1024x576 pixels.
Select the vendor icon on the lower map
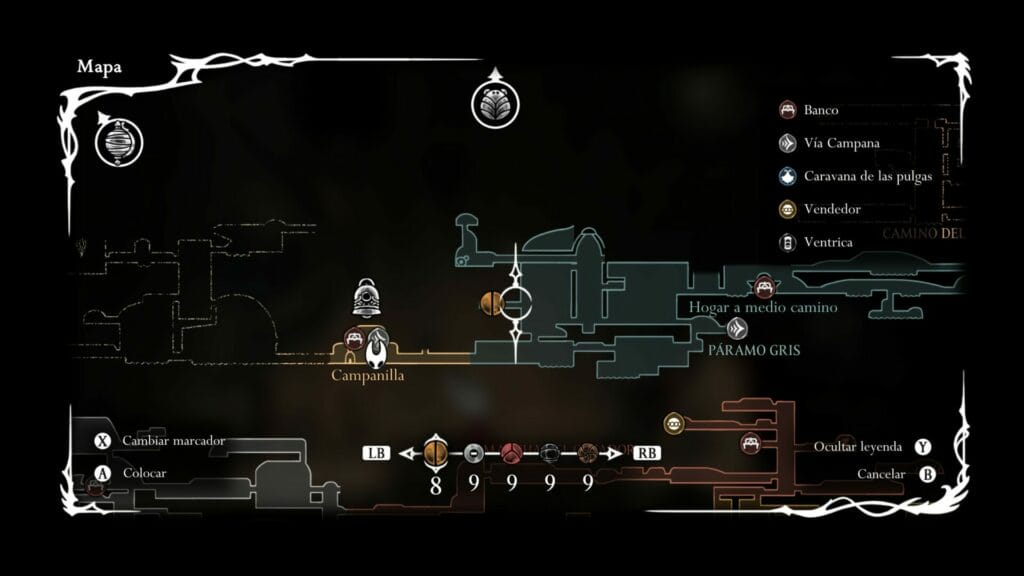pos(674,424)
